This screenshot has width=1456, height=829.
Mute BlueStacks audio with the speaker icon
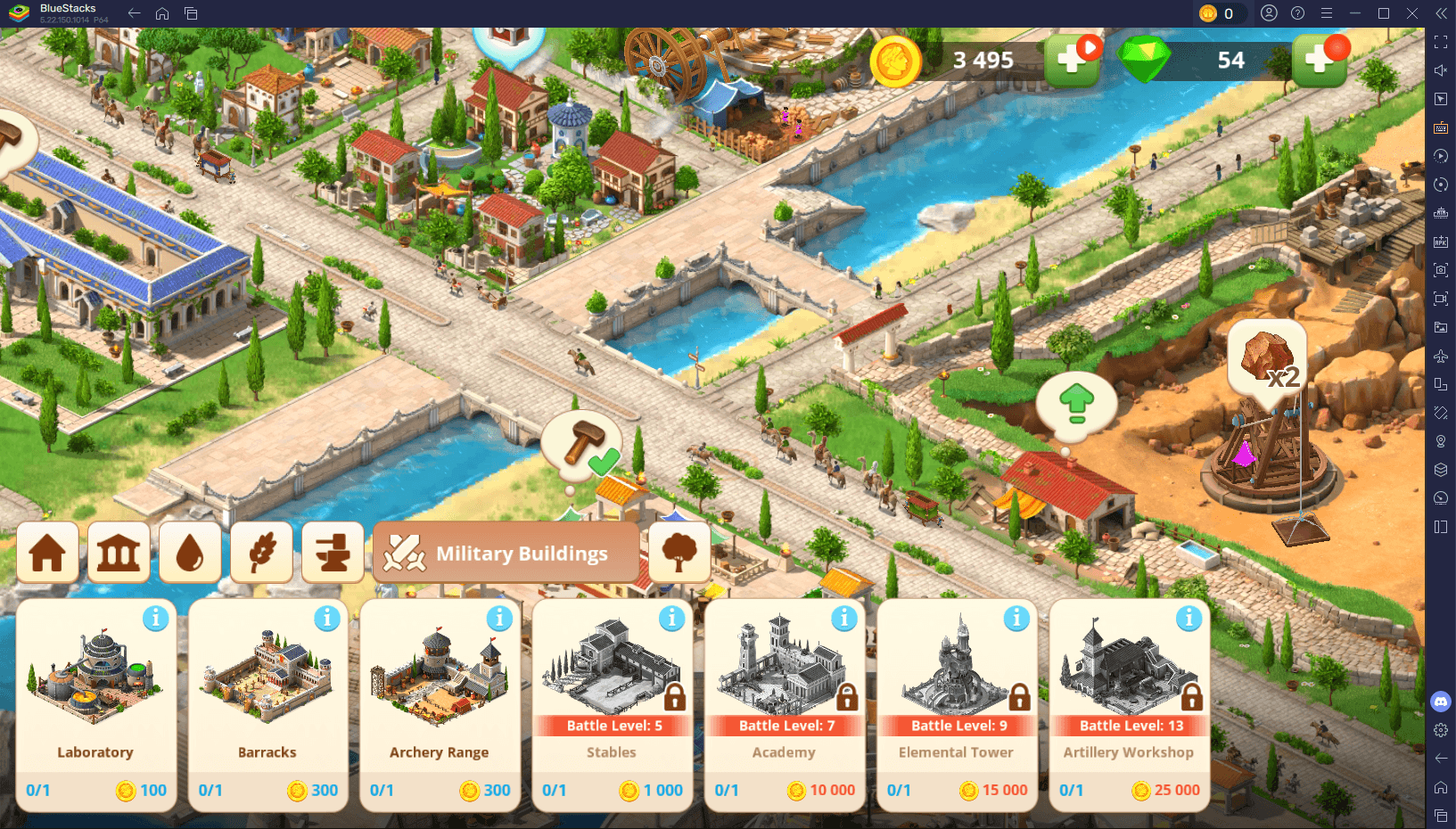[x=1441, y=70]
